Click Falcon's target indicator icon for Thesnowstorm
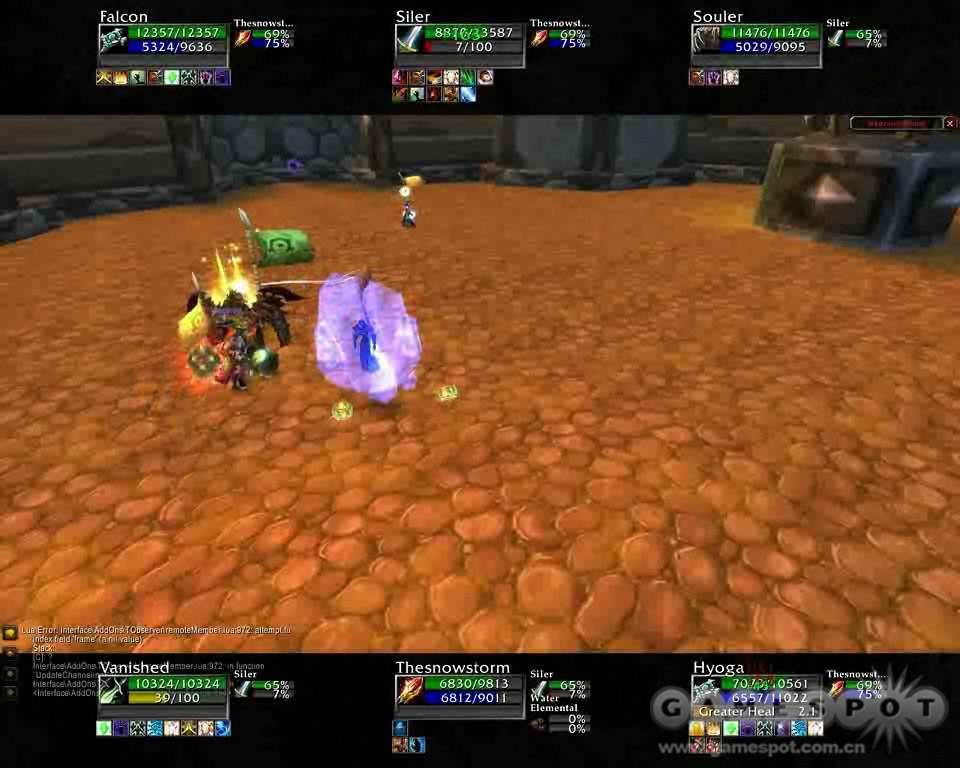 click(x=243, y=39)
